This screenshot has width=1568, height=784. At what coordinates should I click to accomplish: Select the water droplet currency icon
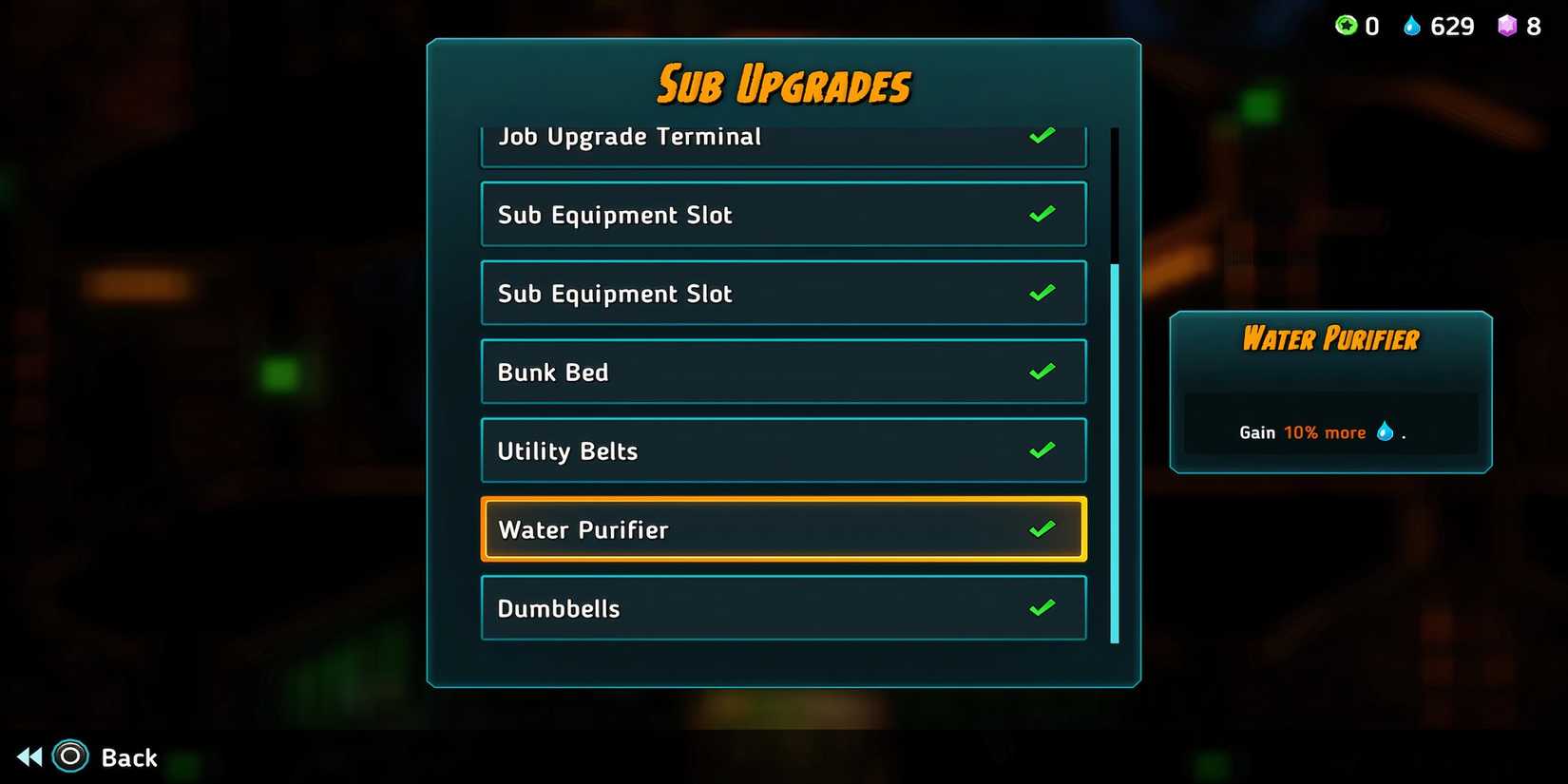coord(1415,26)
